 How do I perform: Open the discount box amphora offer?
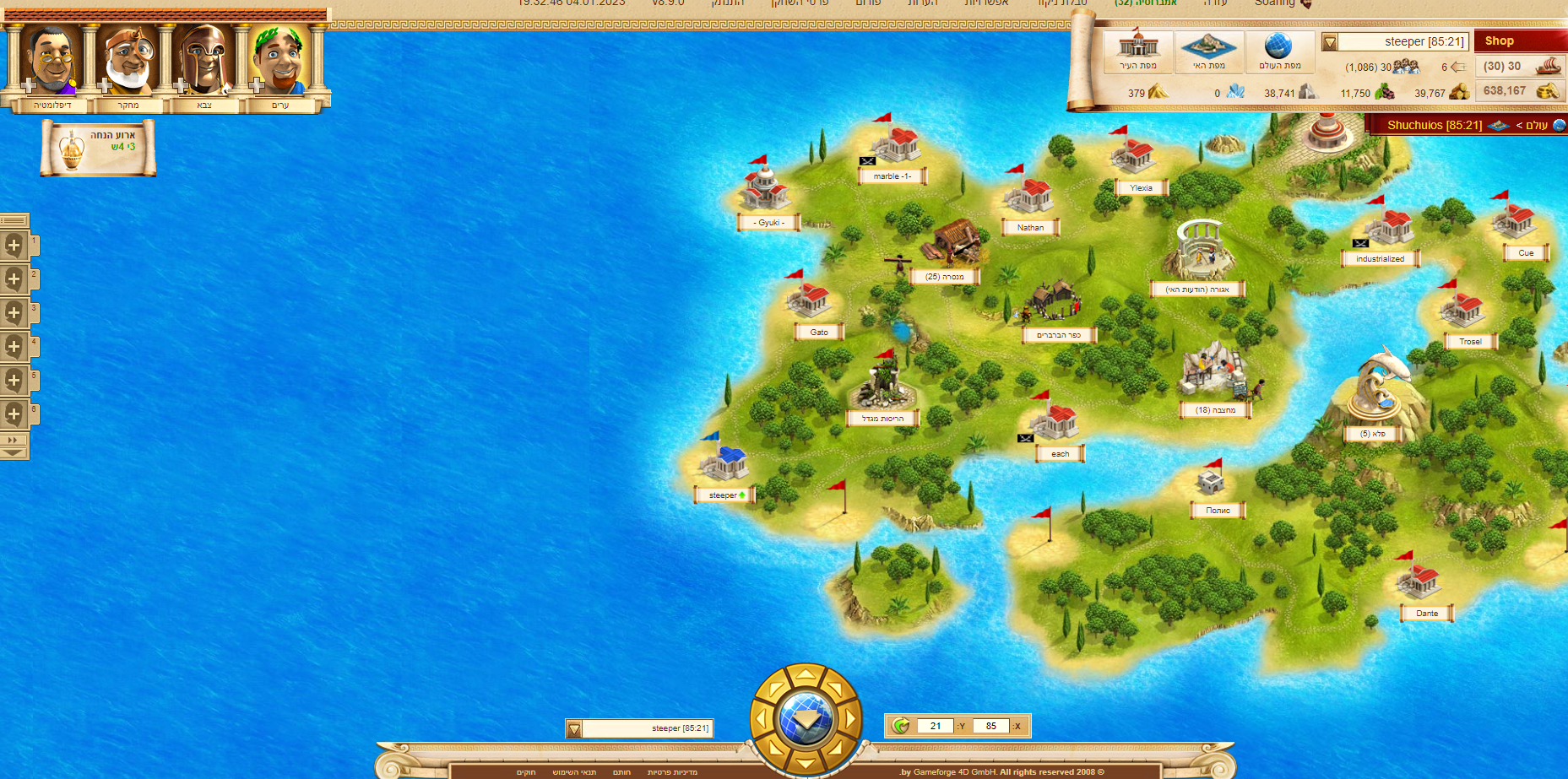point(98,148)
